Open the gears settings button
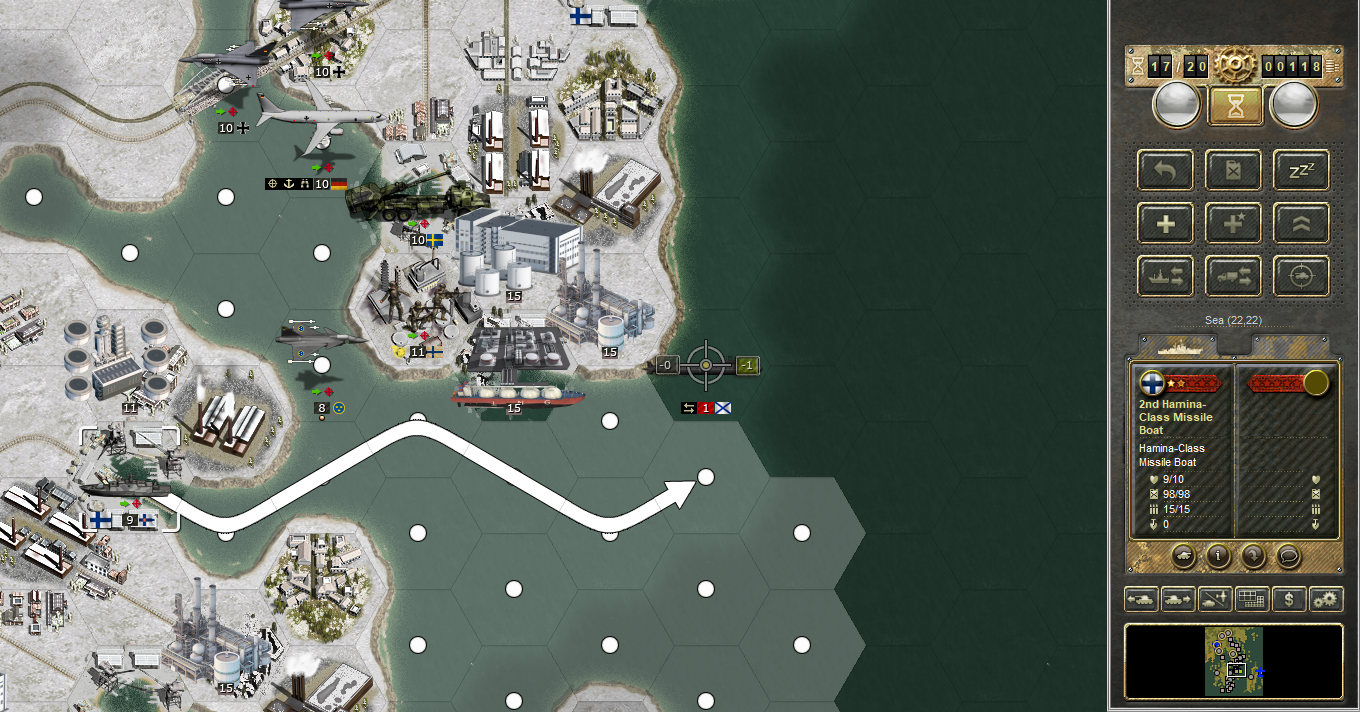 coord(1326,600)
